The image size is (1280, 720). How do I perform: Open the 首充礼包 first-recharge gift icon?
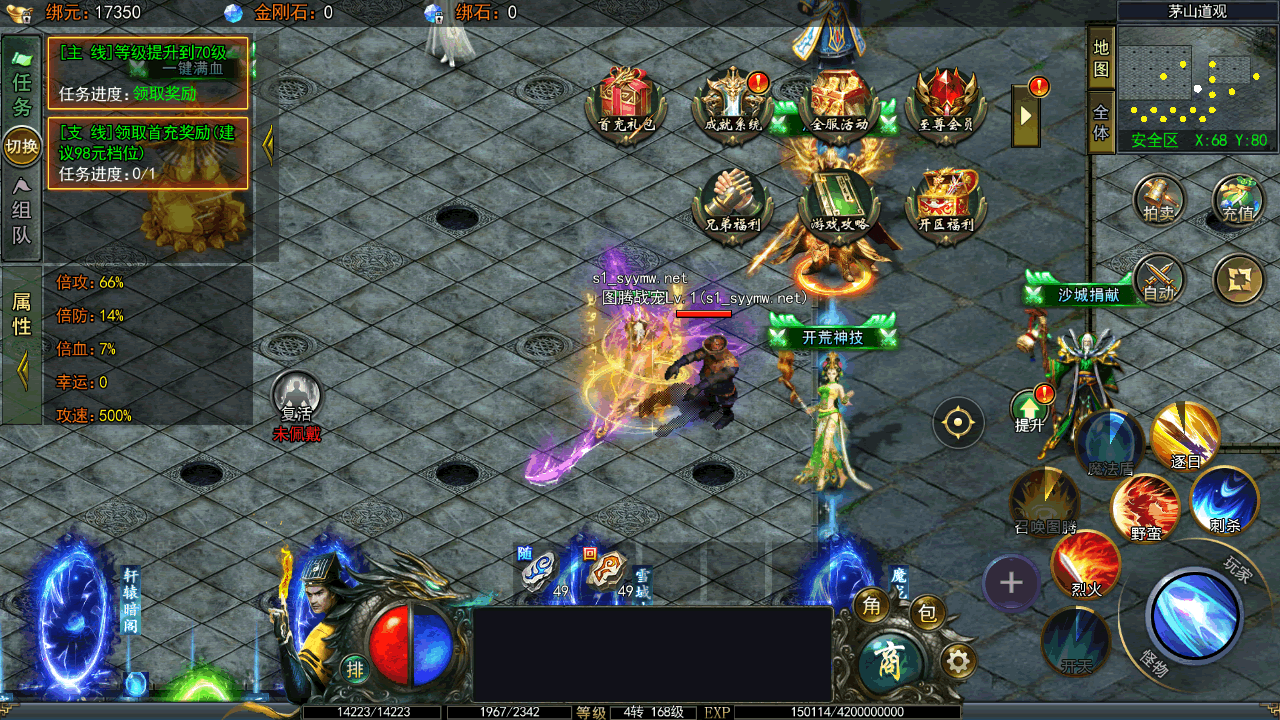(626, 100)
